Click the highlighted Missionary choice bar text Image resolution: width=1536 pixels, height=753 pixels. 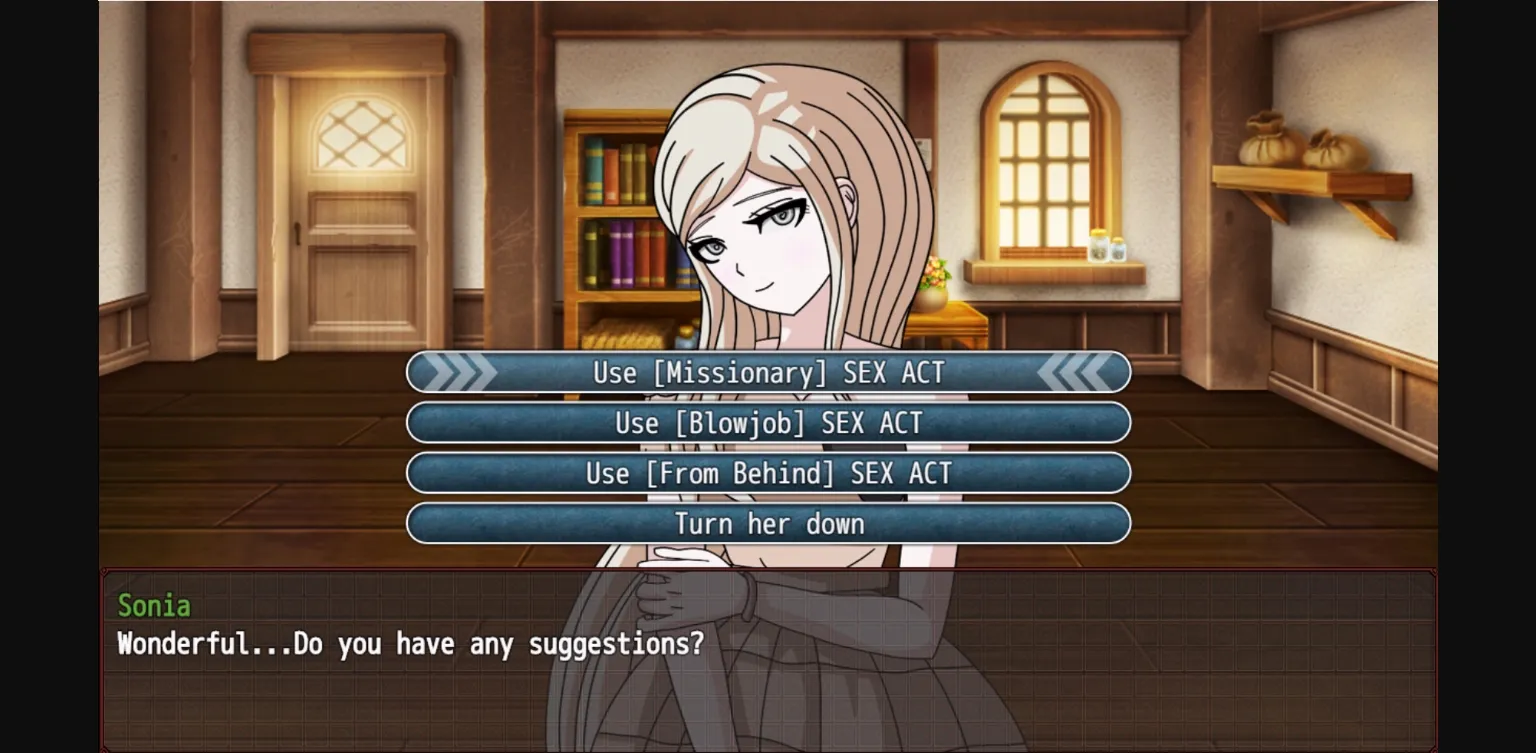[767, 371]
